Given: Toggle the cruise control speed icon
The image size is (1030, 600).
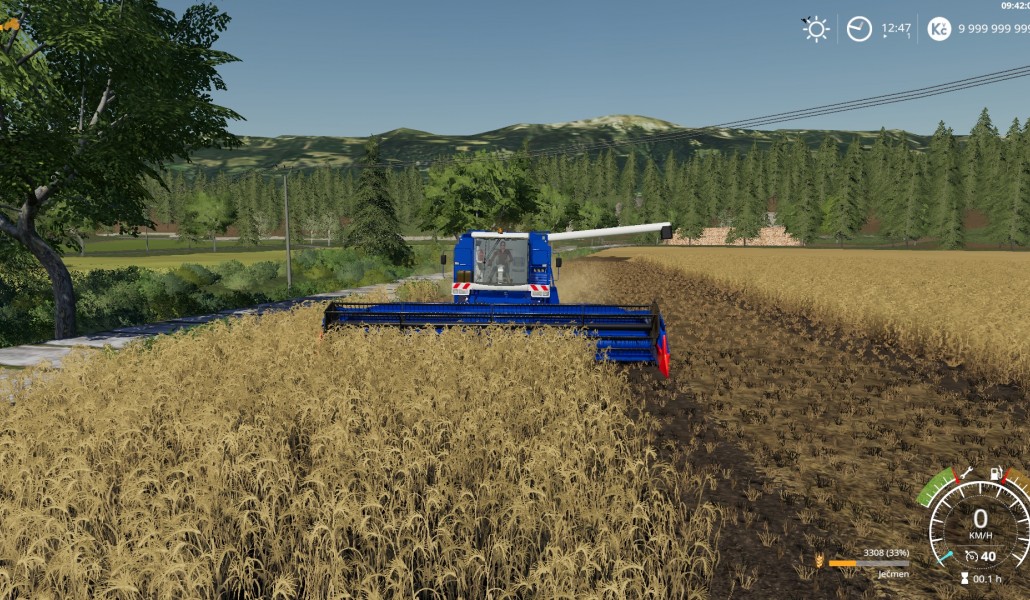Looking at the screenshot, I should (x=971, y=556).
